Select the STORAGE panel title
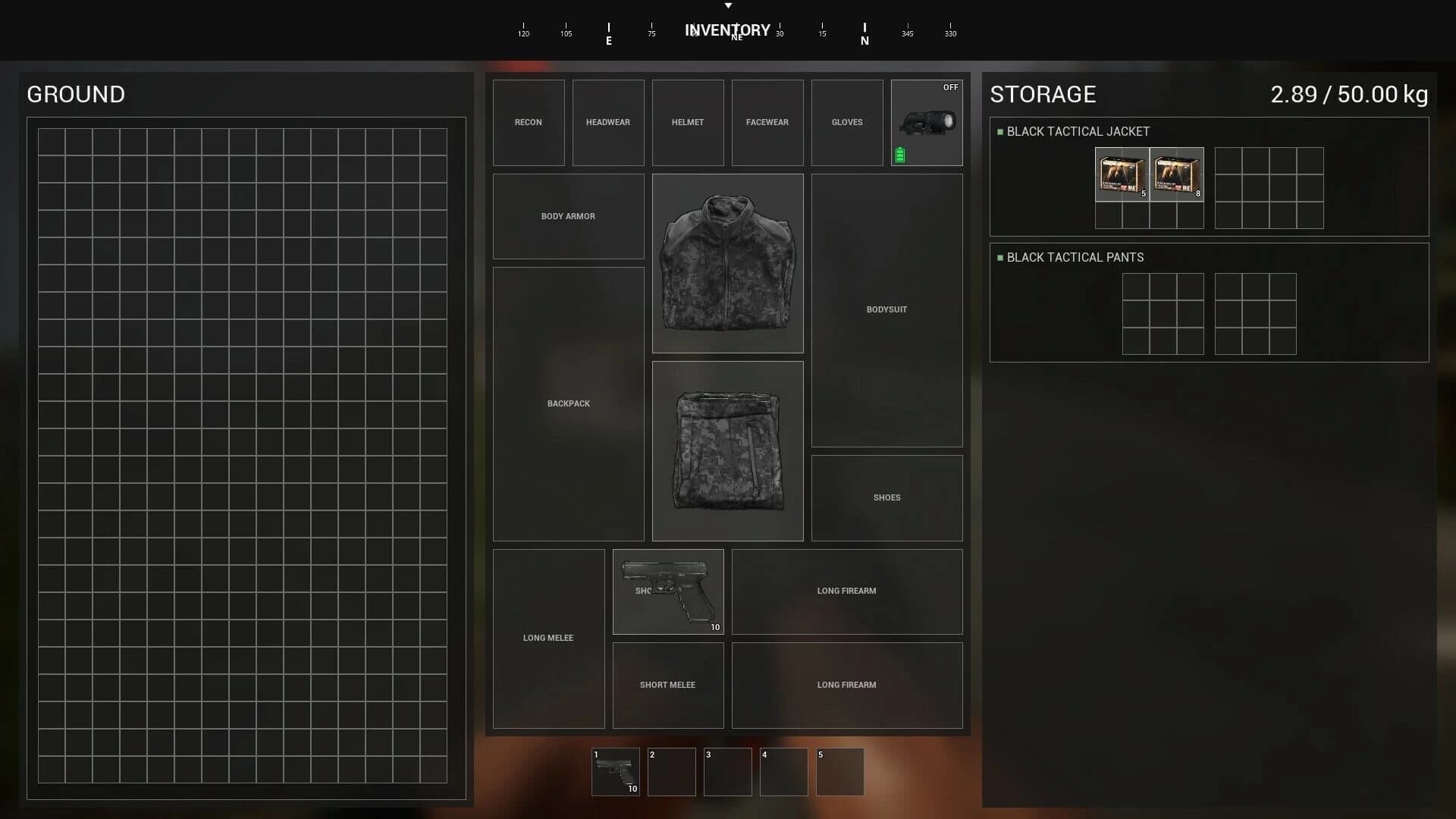 (x=1042, y=94)
